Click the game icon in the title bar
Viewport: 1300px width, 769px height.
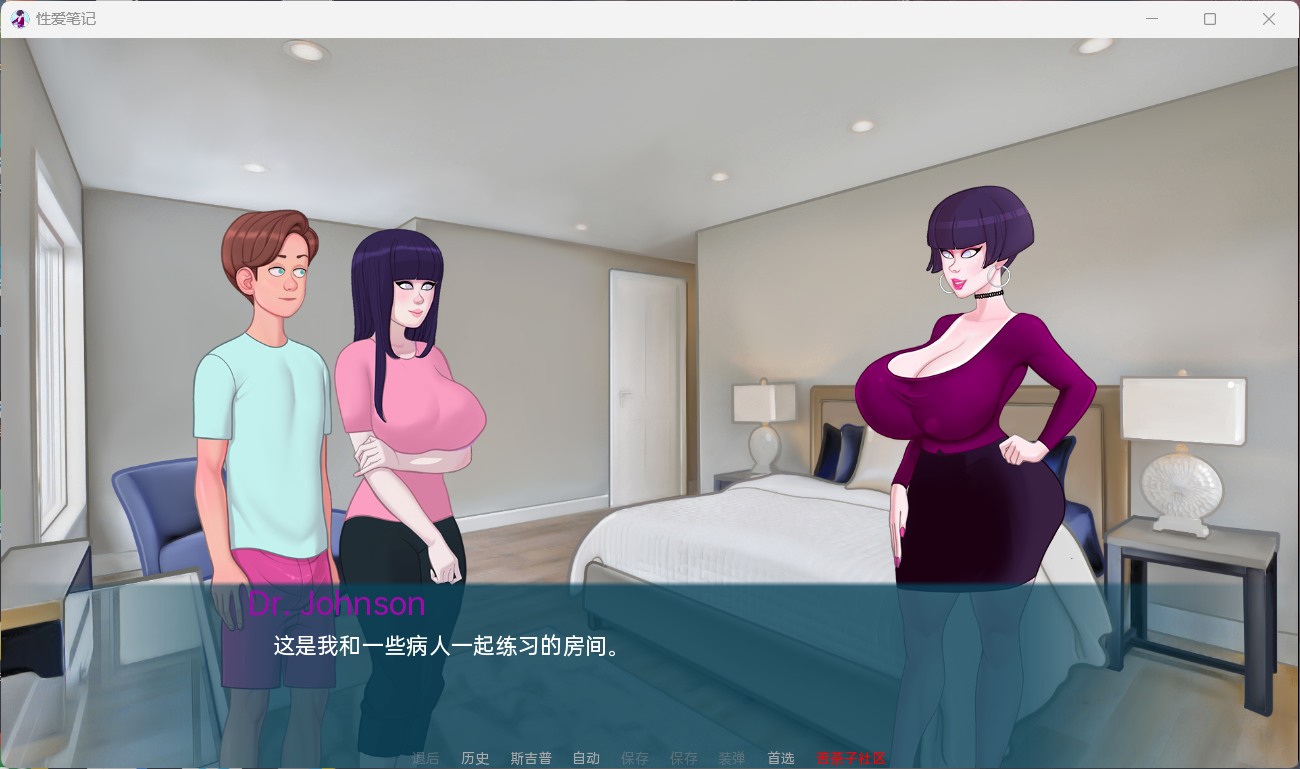pyautogui.click(x=19, y=18)
